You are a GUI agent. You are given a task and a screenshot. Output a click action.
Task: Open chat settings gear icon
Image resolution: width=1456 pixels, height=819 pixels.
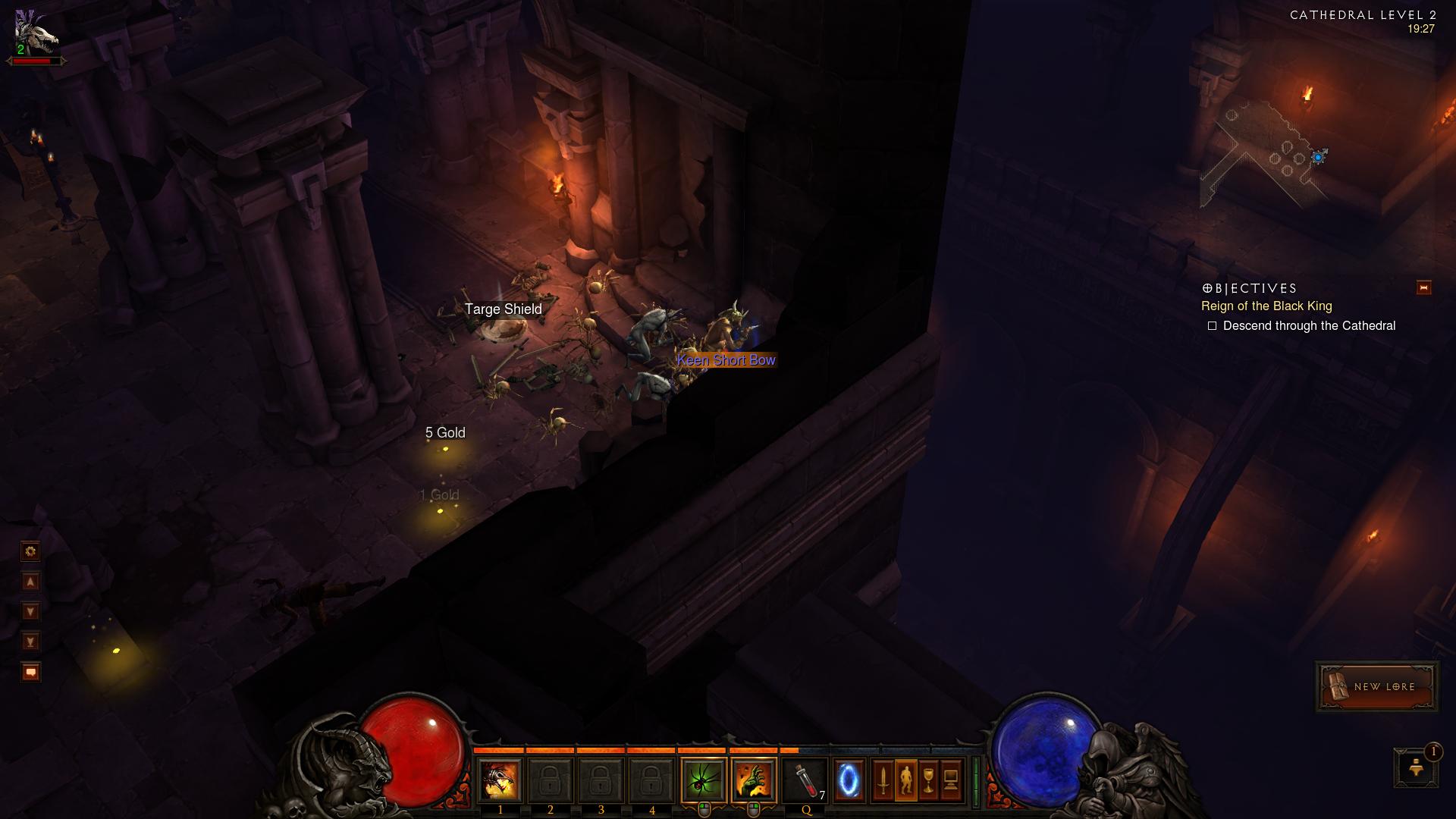pyautogui.click(x=30, y=551)
